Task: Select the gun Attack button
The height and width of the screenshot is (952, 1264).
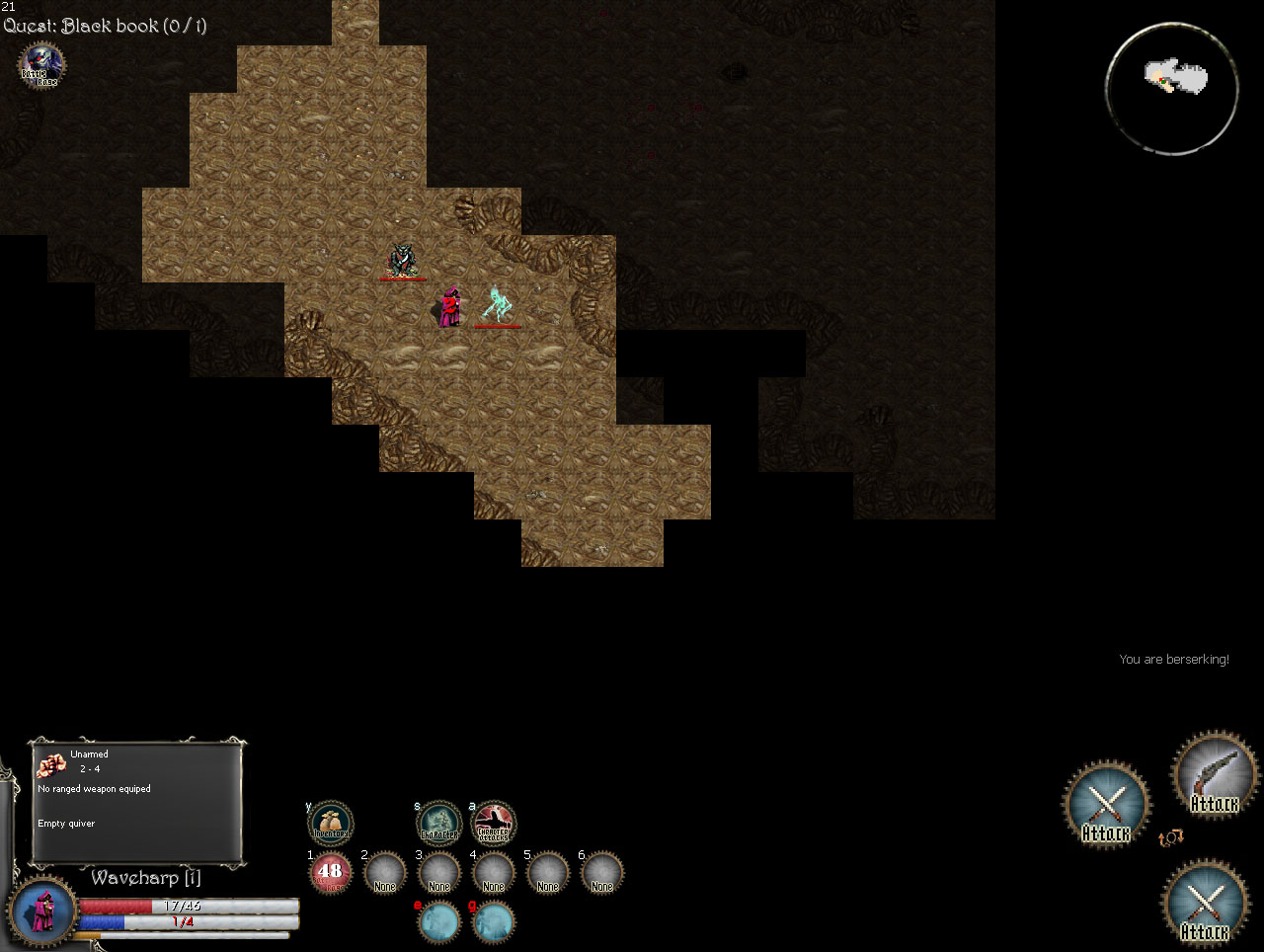Action: coord(1215,775)
